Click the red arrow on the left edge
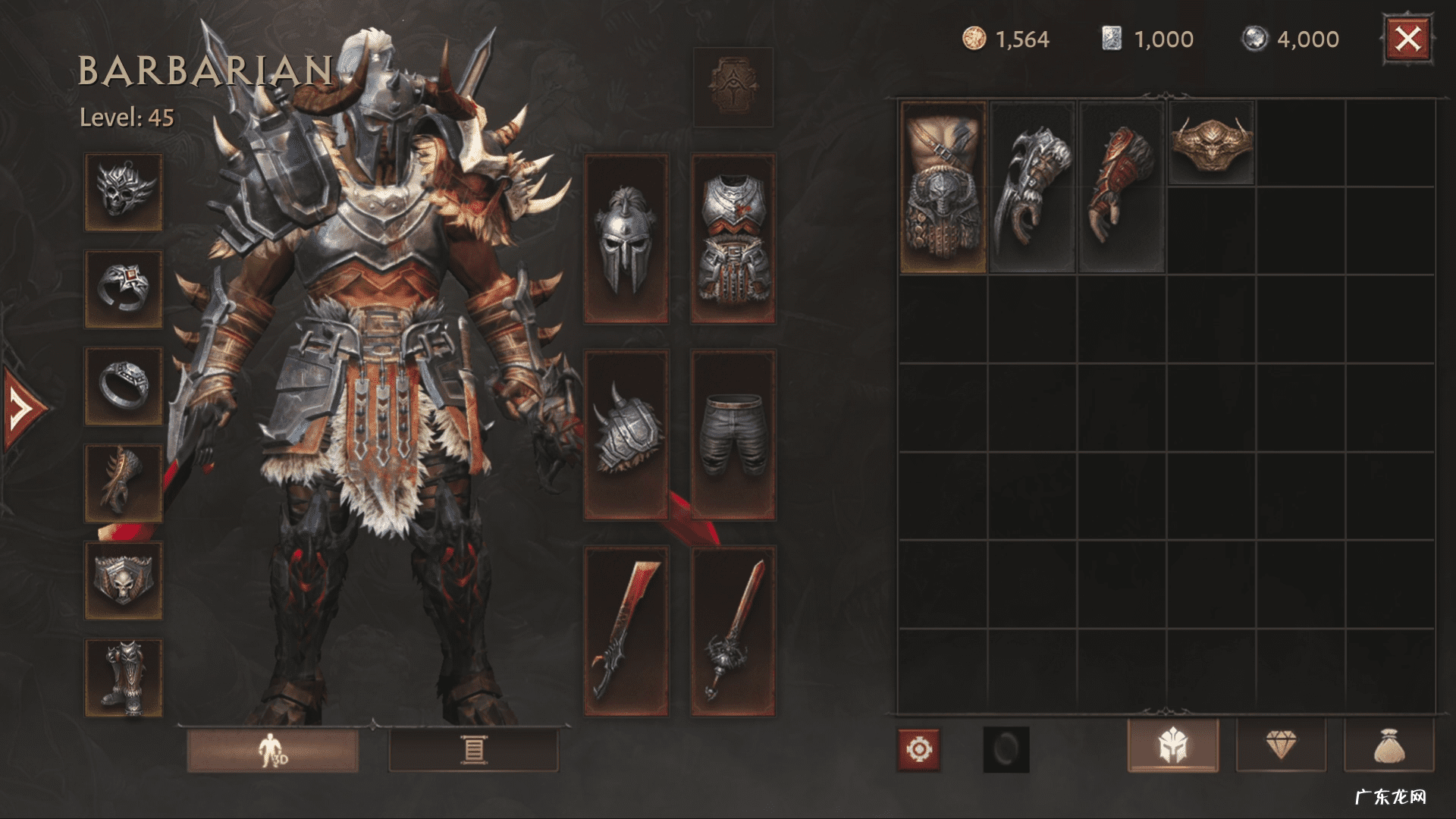The width and height of the screenshot is (1456, 819). [23, 409]
